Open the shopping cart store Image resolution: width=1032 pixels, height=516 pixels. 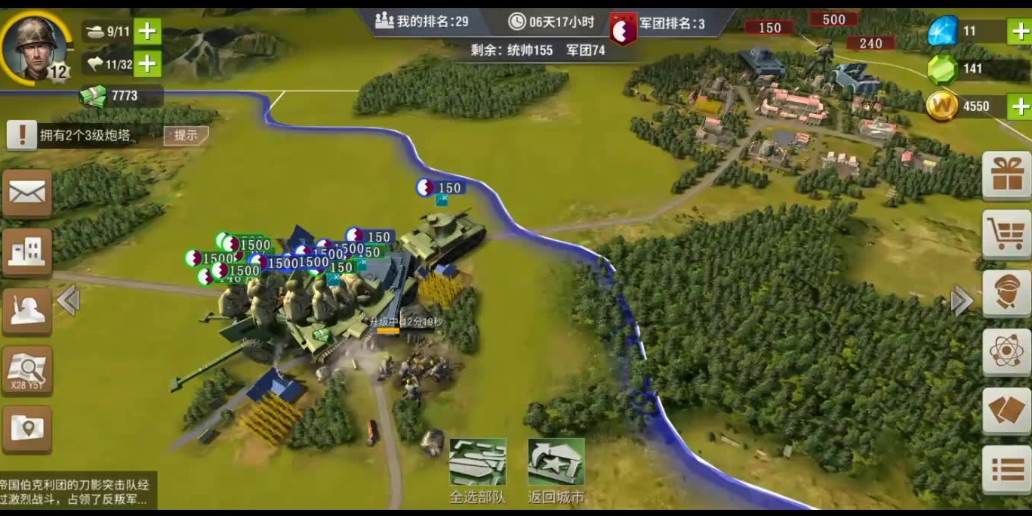(x=1006, y=234)
